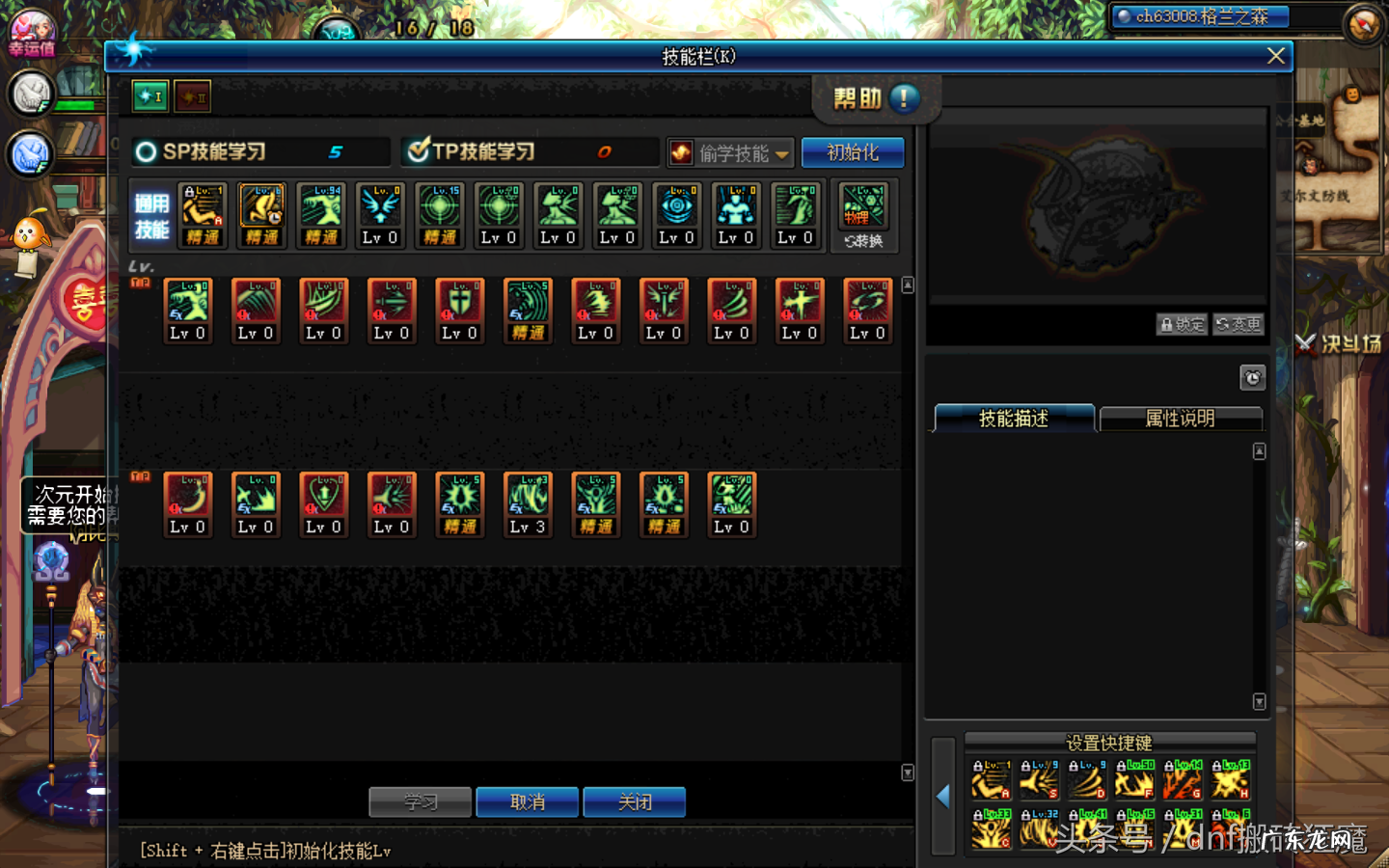Switch to the 属性说明 tab

click(1180, 419)
